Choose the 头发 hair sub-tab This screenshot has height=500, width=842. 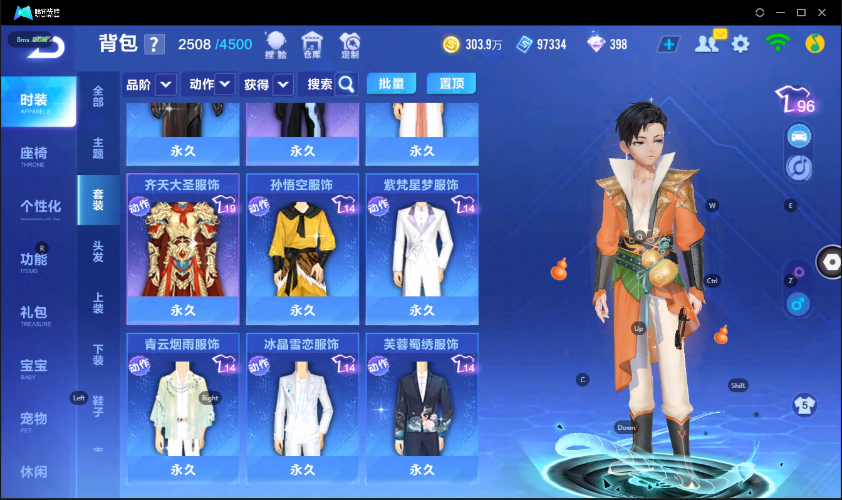(98, 252)
